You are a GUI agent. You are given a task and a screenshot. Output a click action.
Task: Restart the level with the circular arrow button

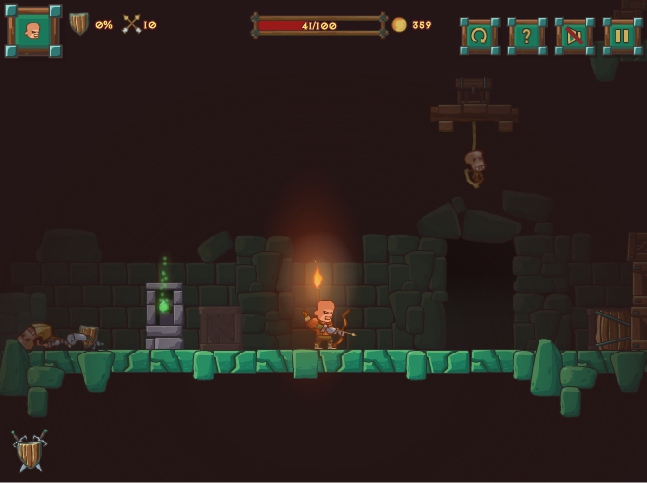pos(479,36)
